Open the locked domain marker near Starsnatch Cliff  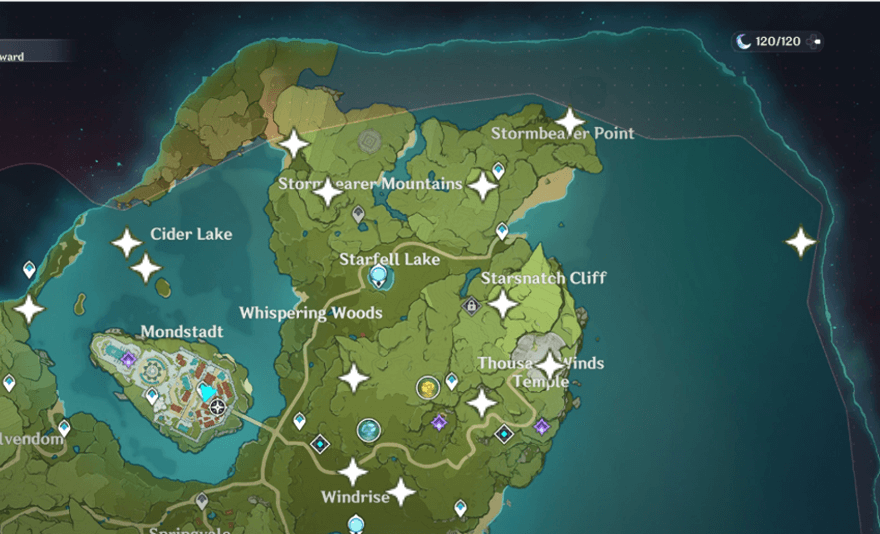pyautogui.click(x=471, y=306)
